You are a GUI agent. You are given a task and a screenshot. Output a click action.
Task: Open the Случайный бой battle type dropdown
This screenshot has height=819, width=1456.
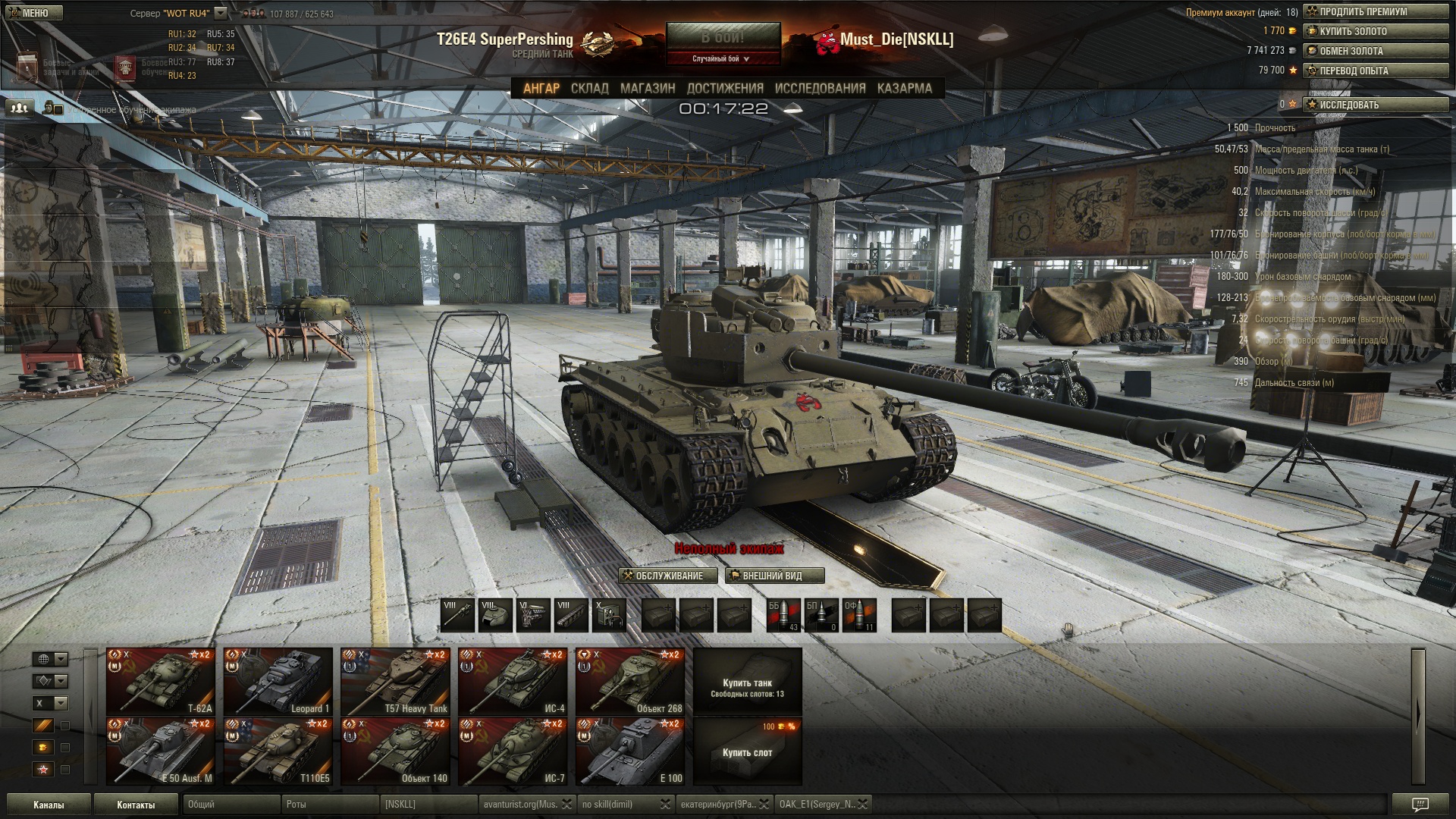[721, 59]
